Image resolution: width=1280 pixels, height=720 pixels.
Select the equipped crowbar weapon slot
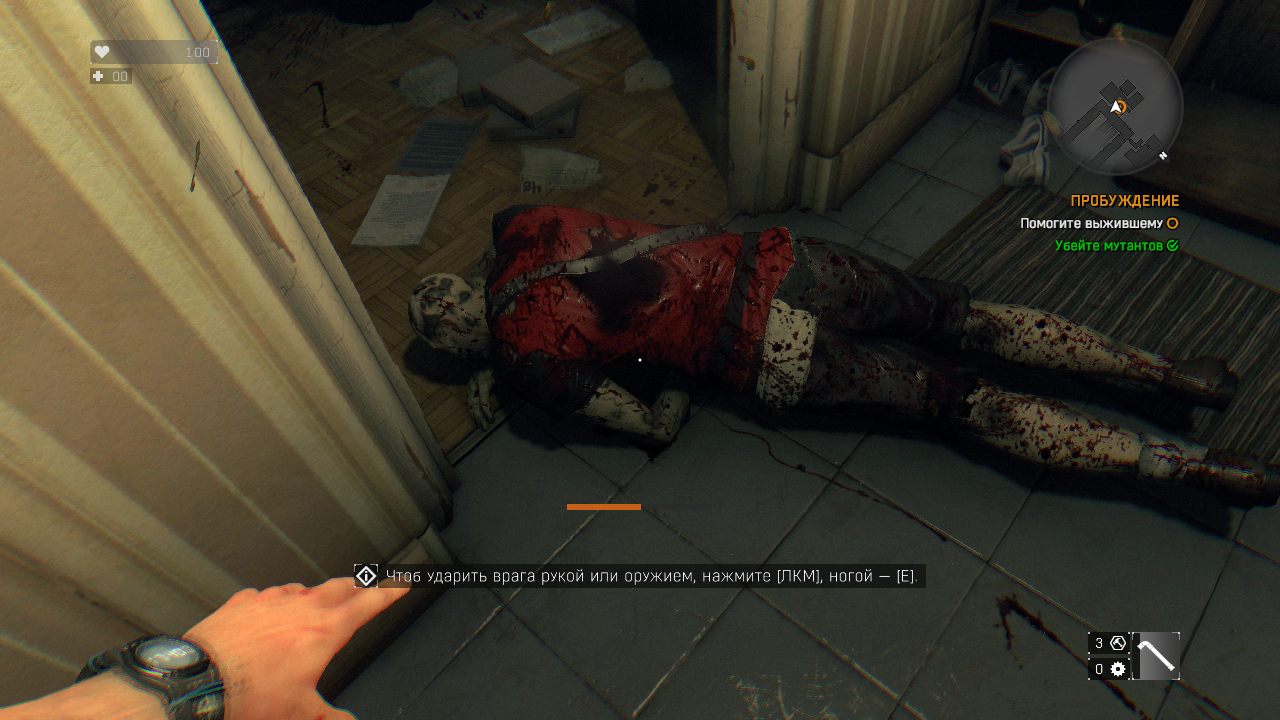click(x=1156, y=656)
